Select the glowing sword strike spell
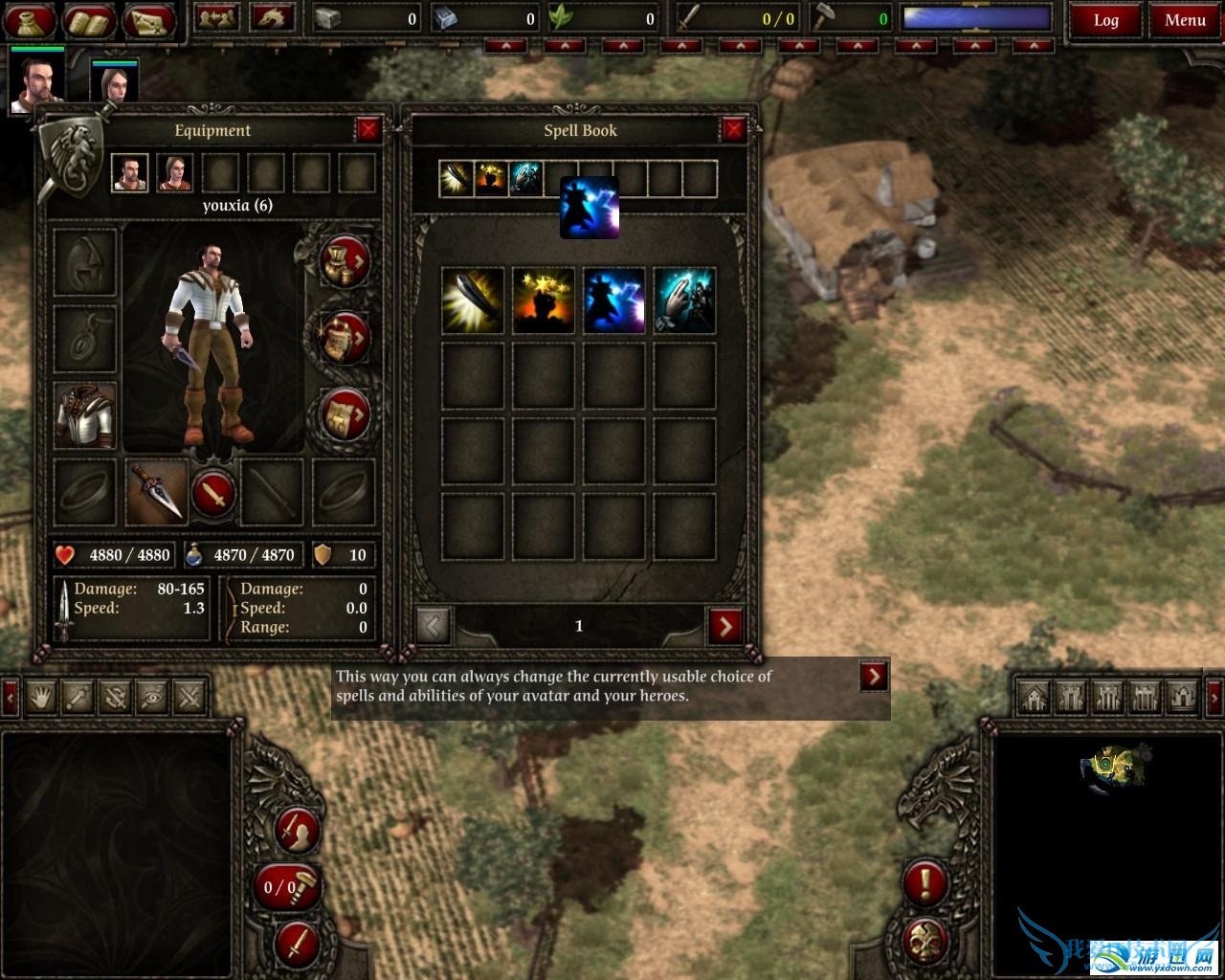The width and height of the screenshot is (1225, 980). coord(473,301)
